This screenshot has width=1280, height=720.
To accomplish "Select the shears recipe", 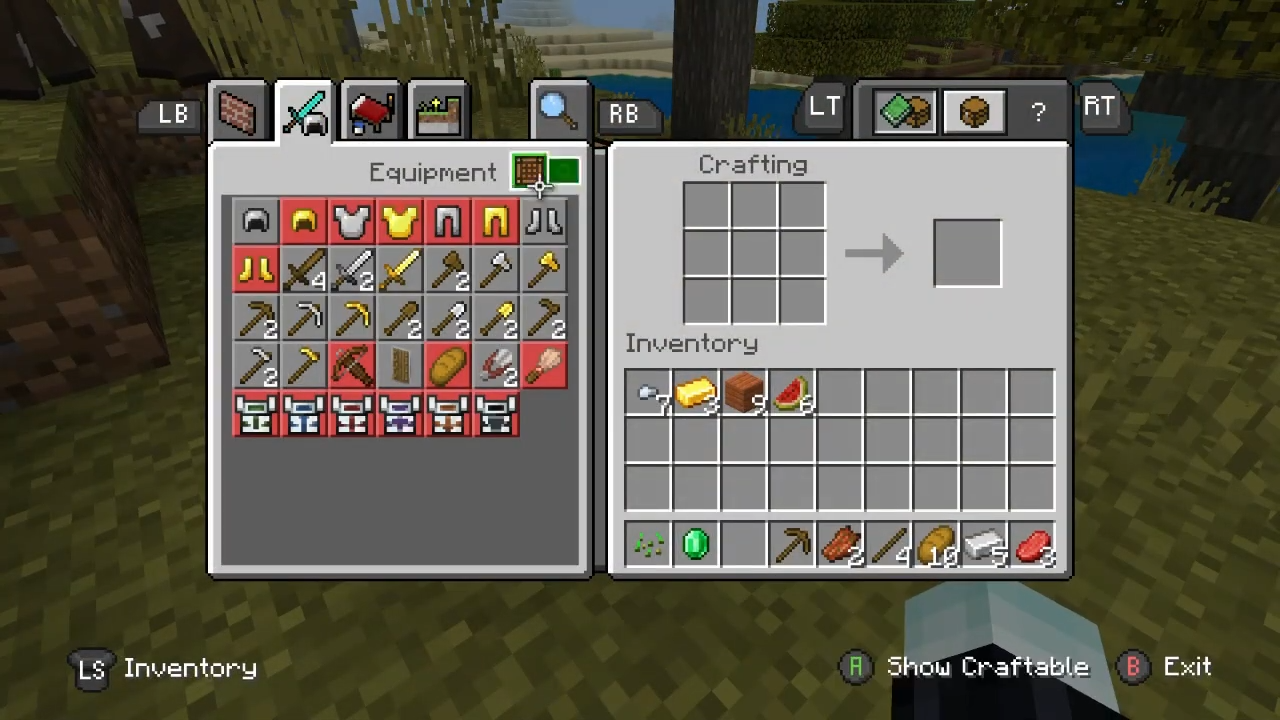I will 495,366.
